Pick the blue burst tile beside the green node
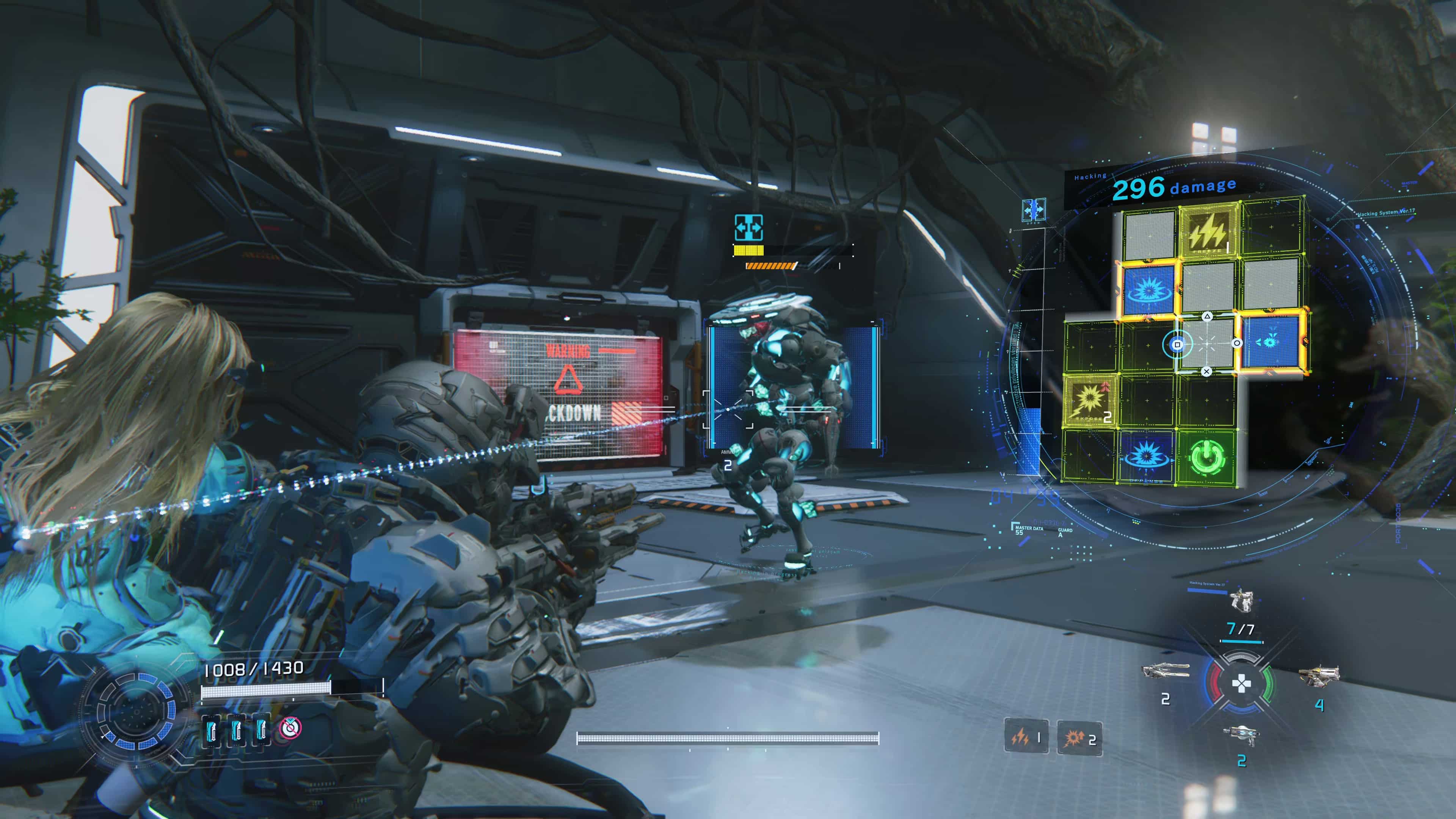 pos(1147,457)
